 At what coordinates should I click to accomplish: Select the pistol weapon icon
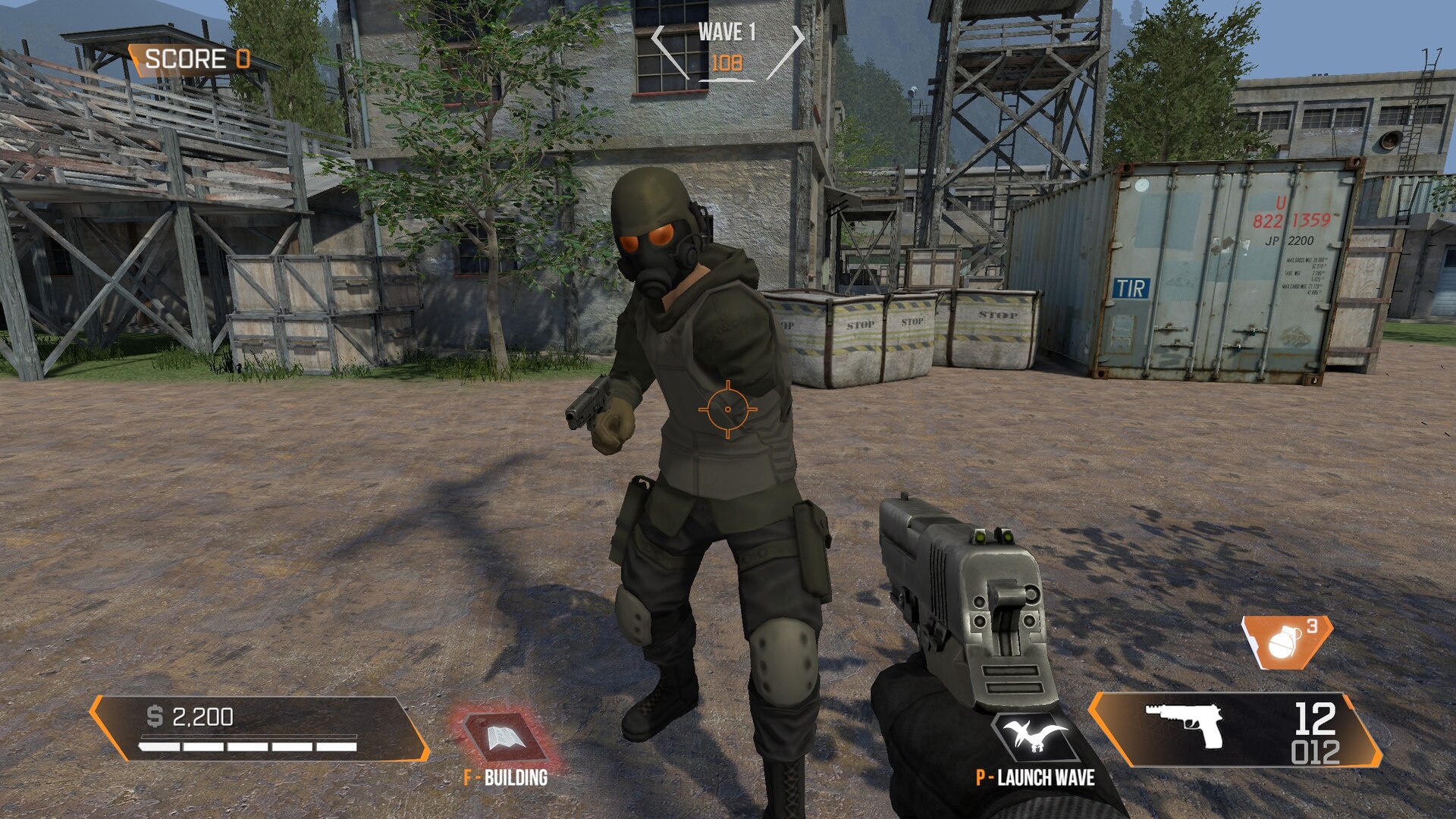click(x=1185, y=724)
